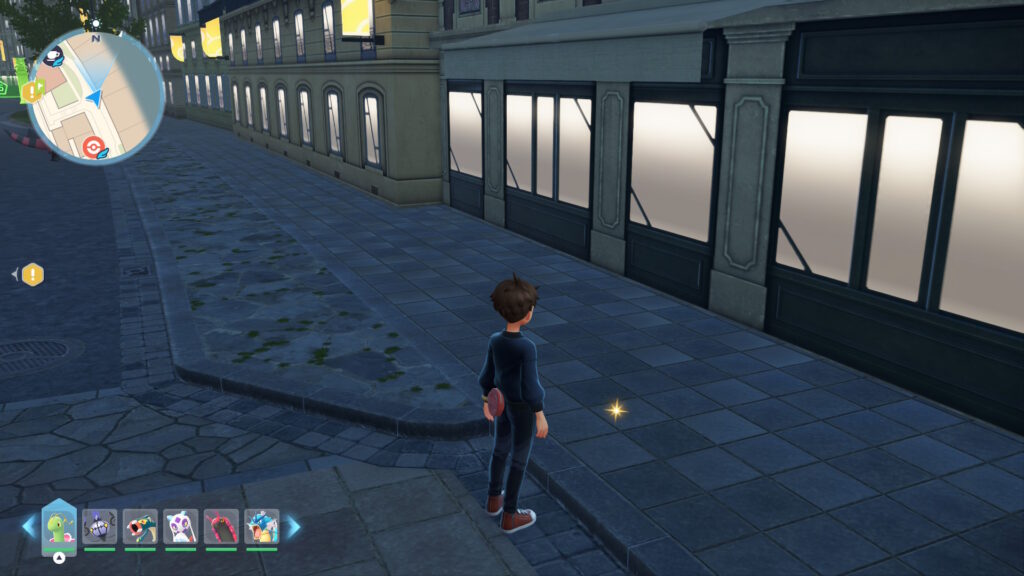Switch to the Dragalge party slot
Screen dimensions: 1024x576
click(140, 526)
